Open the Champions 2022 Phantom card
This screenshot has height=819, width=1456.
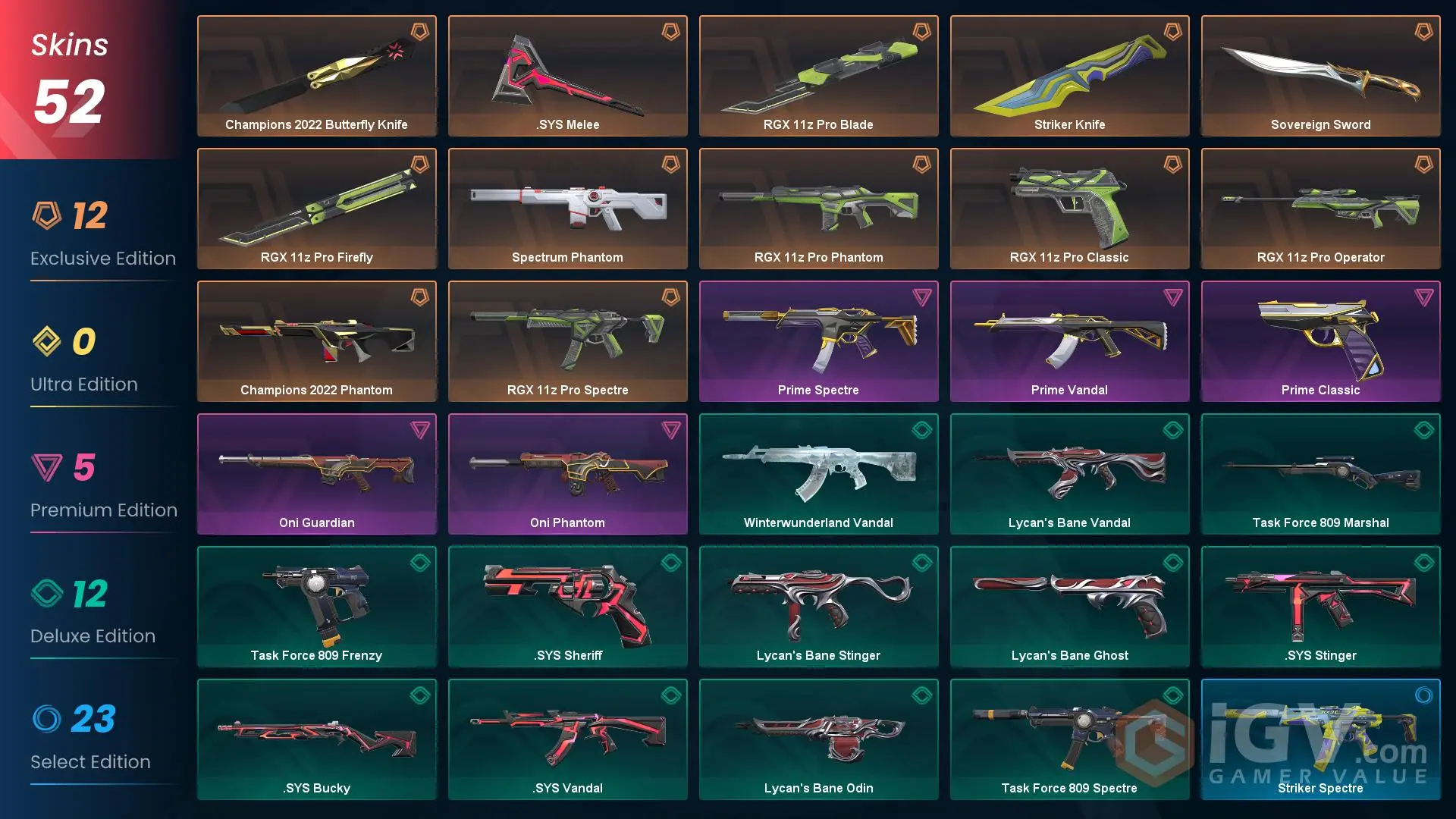coord(316,341)
